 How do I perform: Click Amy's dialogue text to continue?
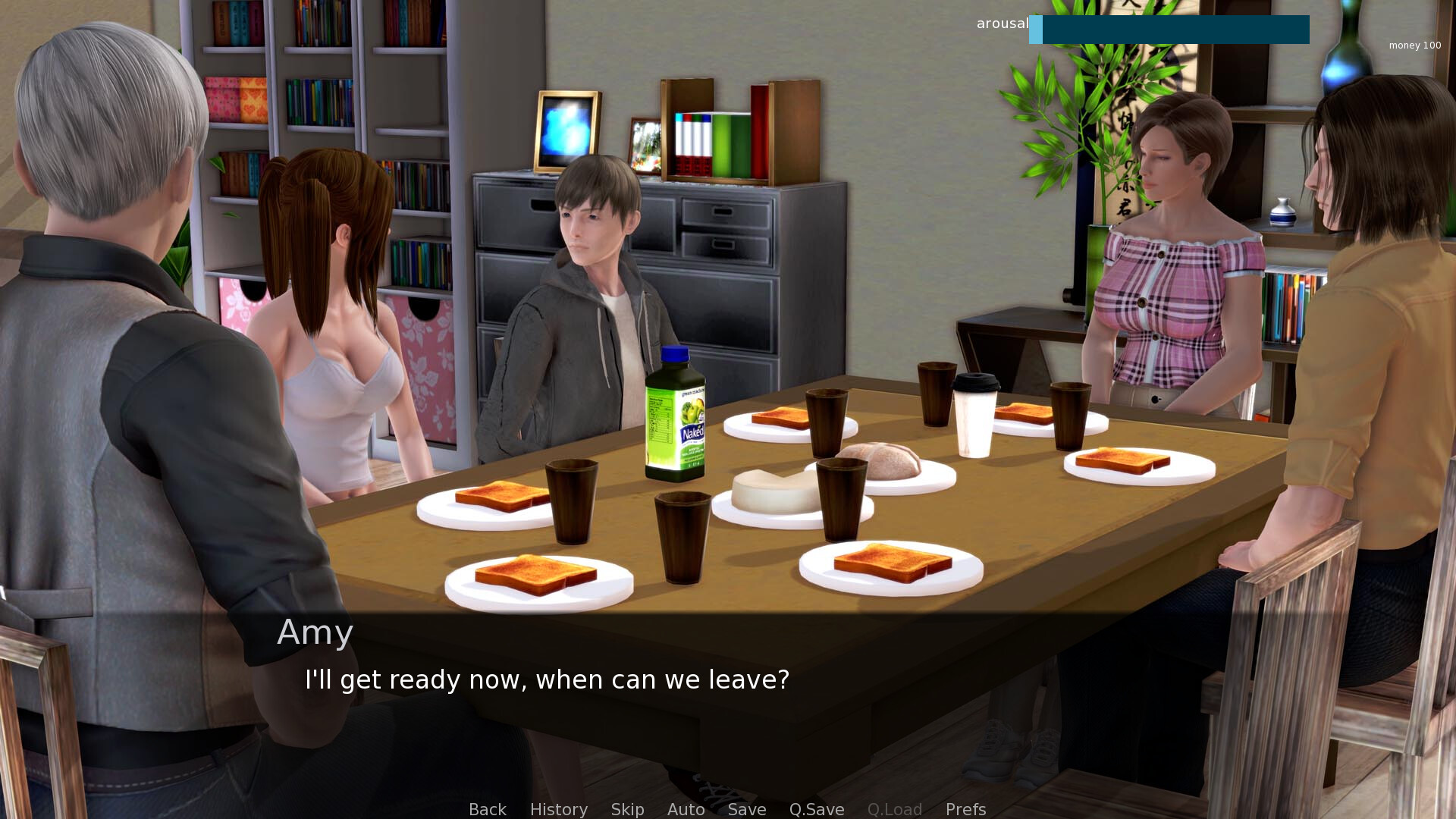pos(546,679)
